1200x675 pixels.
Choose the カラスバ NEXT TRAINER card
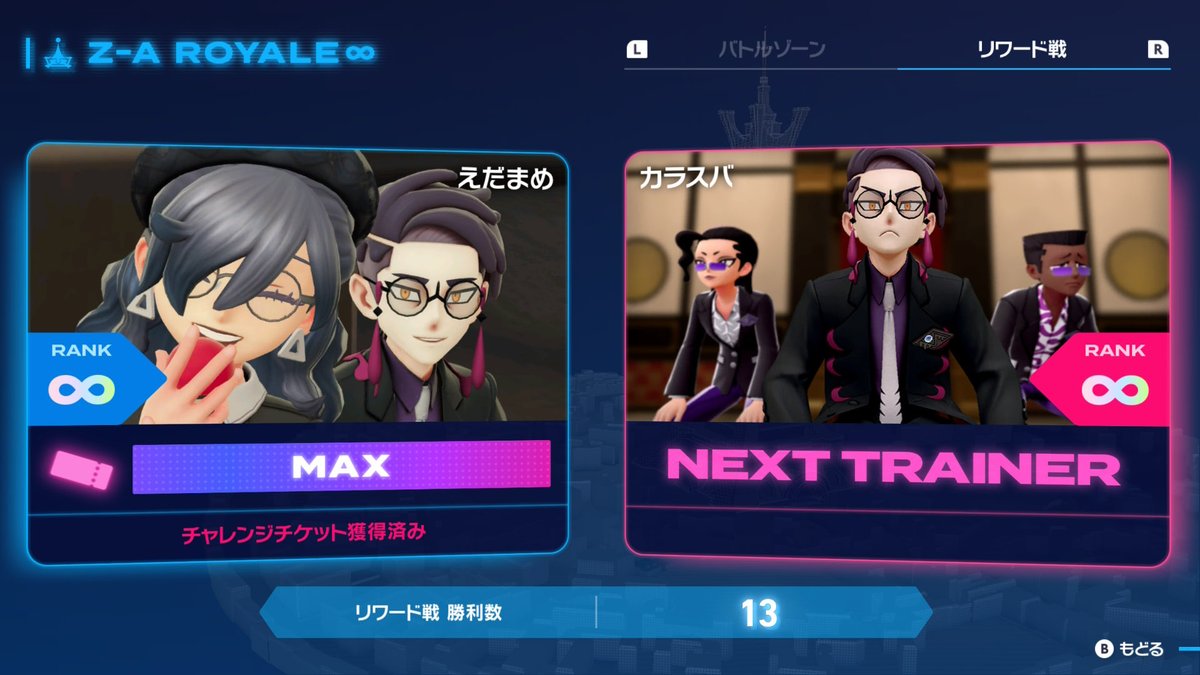tap(896, 352)
